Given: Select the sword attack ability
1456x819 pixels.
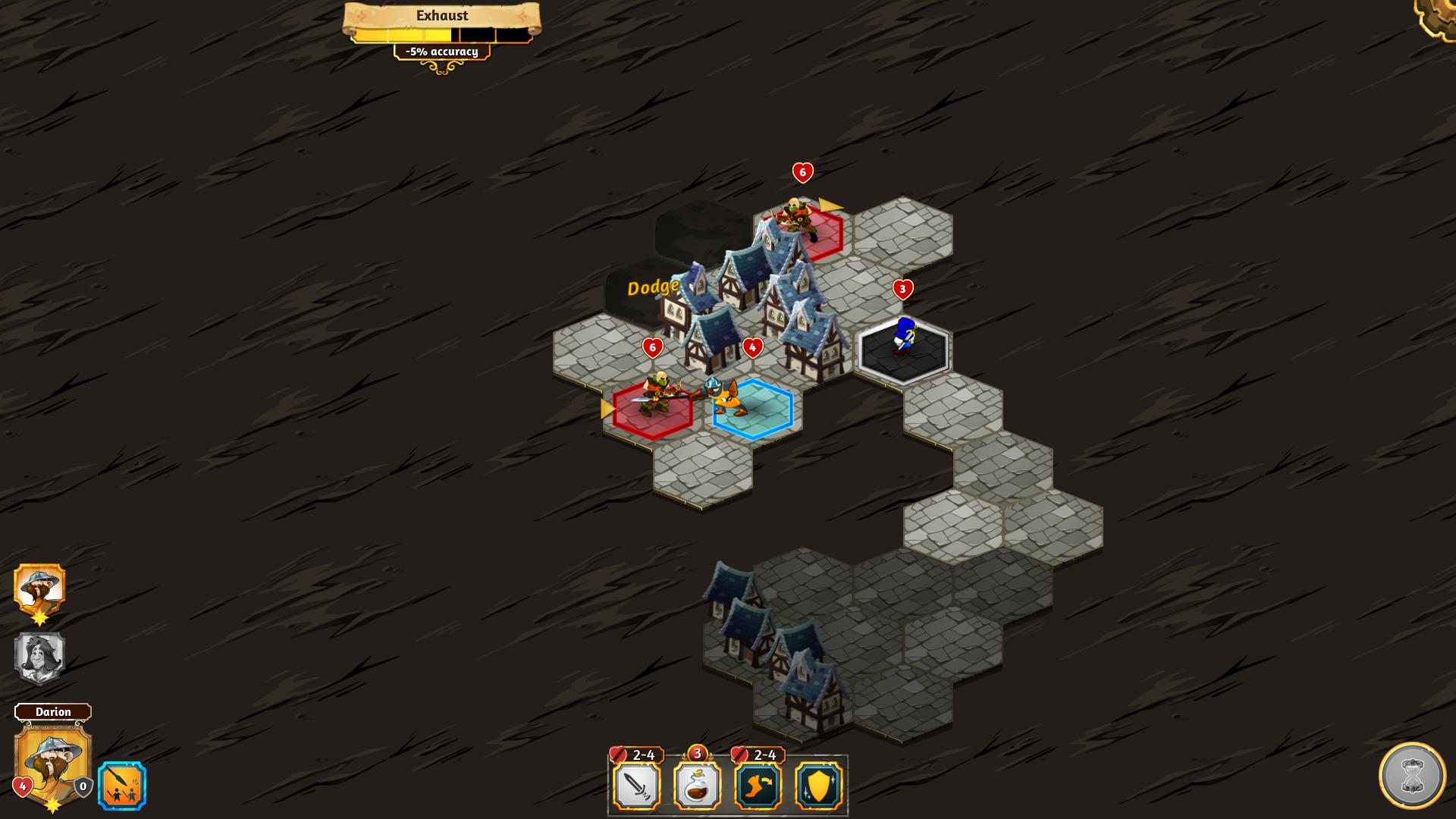Looking at the screenshot, I should [637, 786].
